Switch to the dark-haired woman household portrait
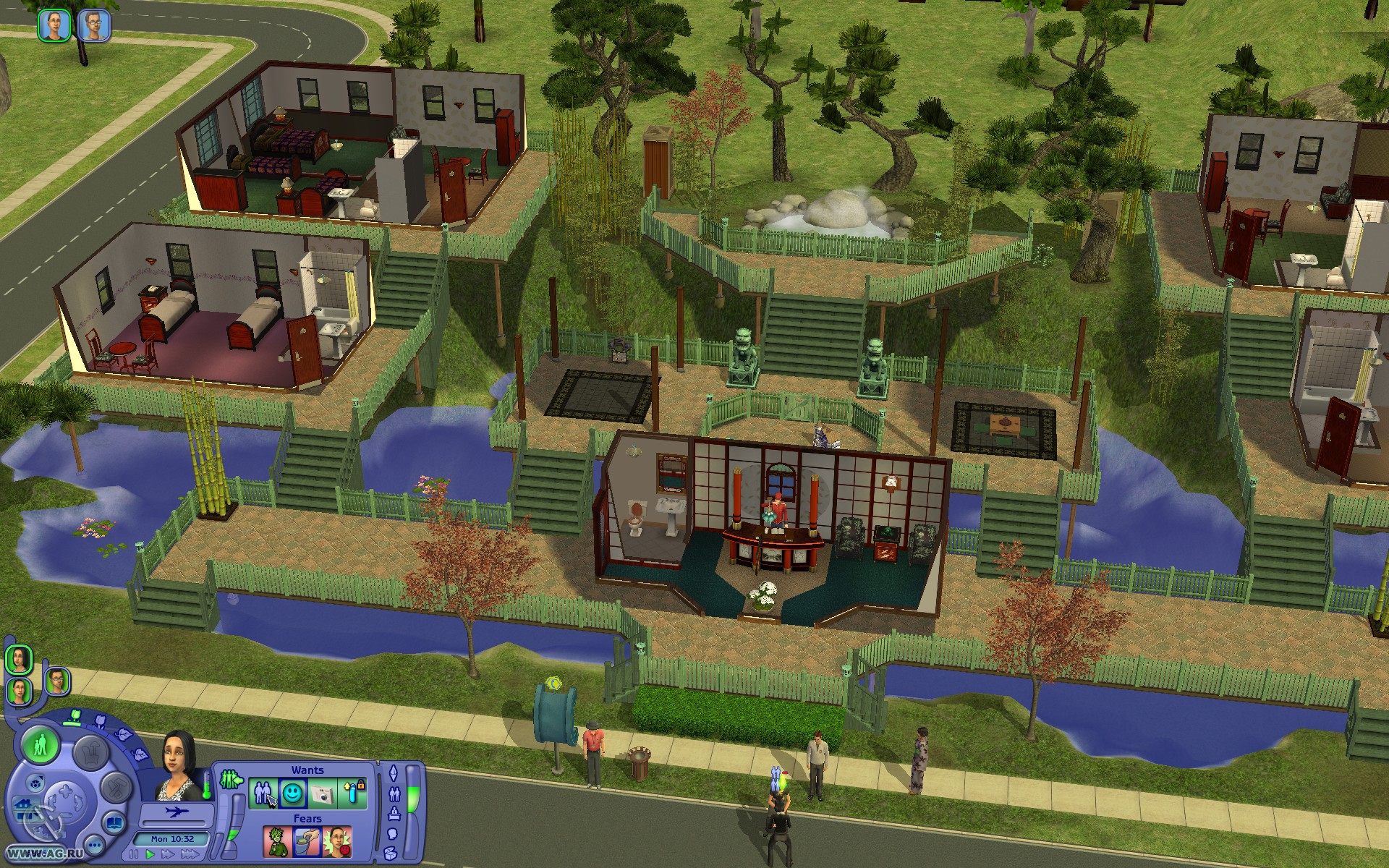Screen dimensions: 1389x868 pos(20,659)
